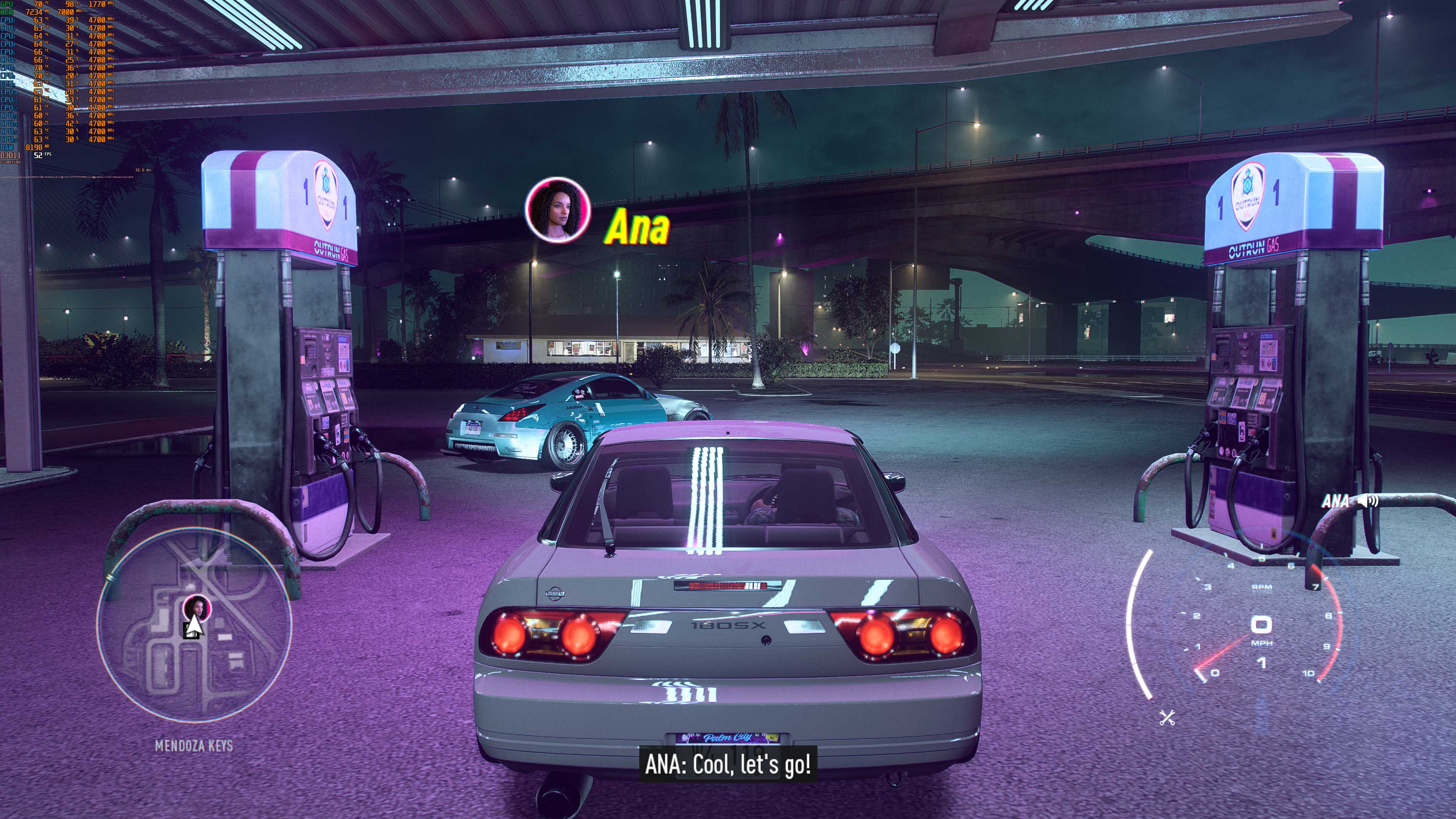Click Ana's floating portrait above her car
This screenshot has height=819, width=1456.
pos(557,210)
